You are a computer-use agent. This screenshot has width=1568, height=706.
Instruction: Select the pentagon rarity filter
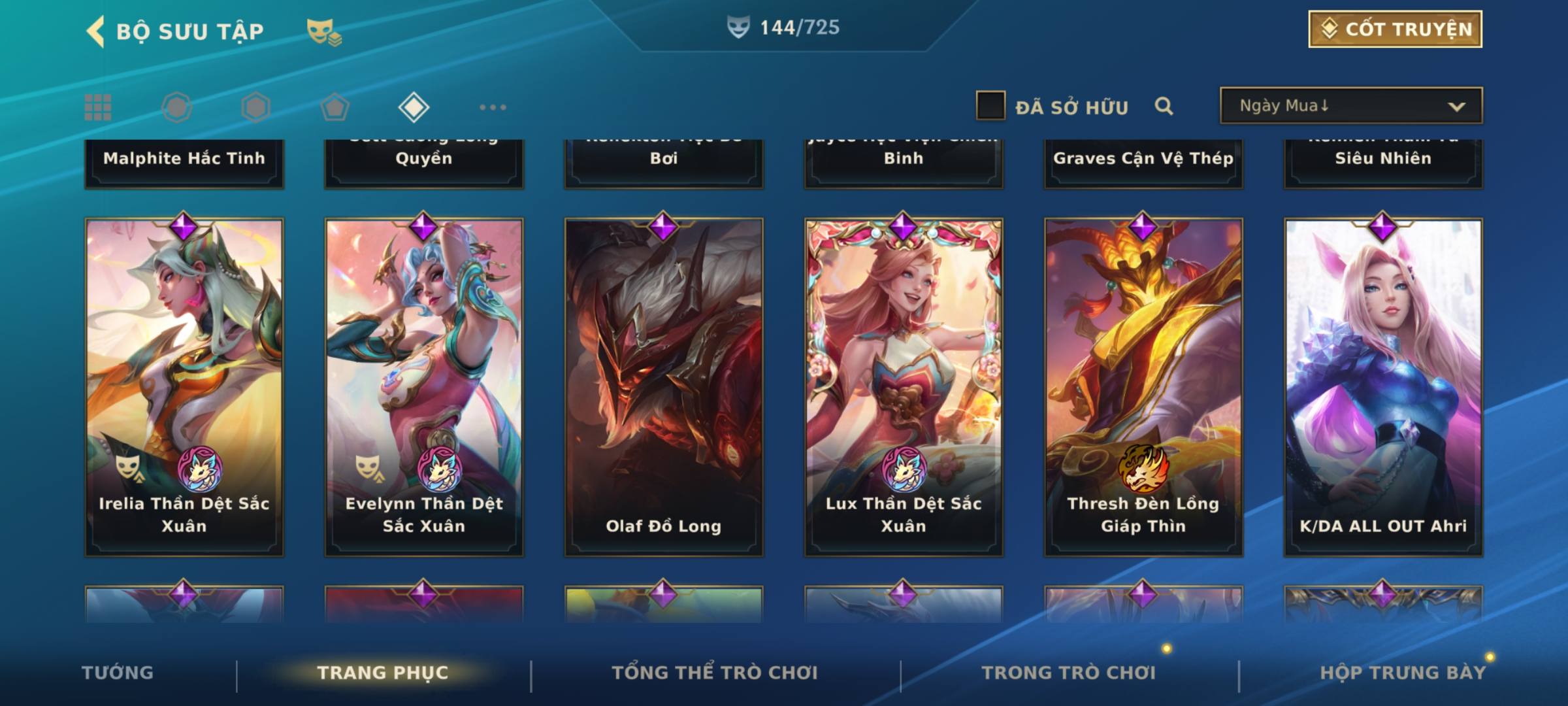tap(335, 107)
